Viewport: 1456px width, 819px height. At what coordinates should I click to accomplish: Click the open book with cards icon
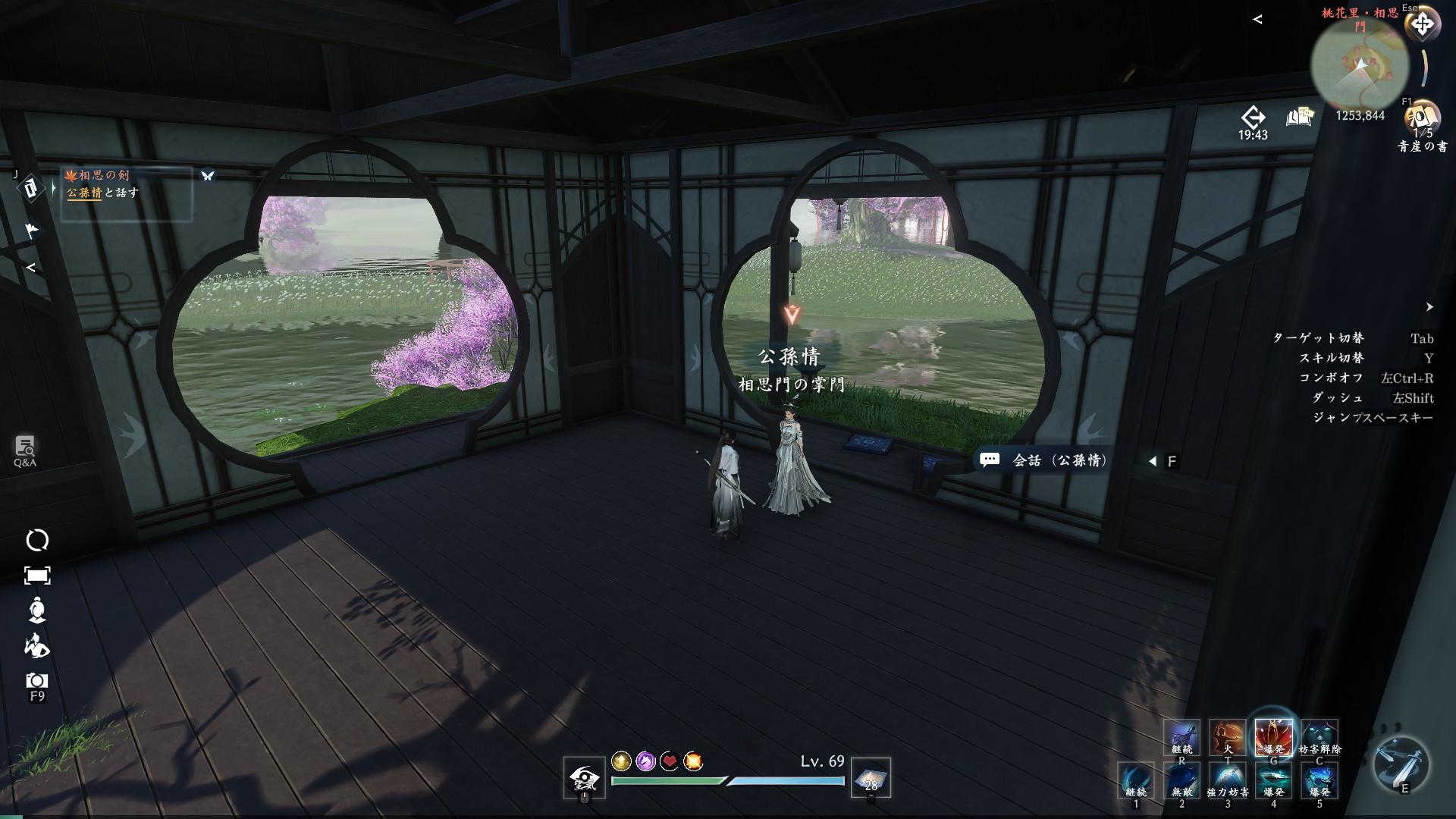point(1299,118)
